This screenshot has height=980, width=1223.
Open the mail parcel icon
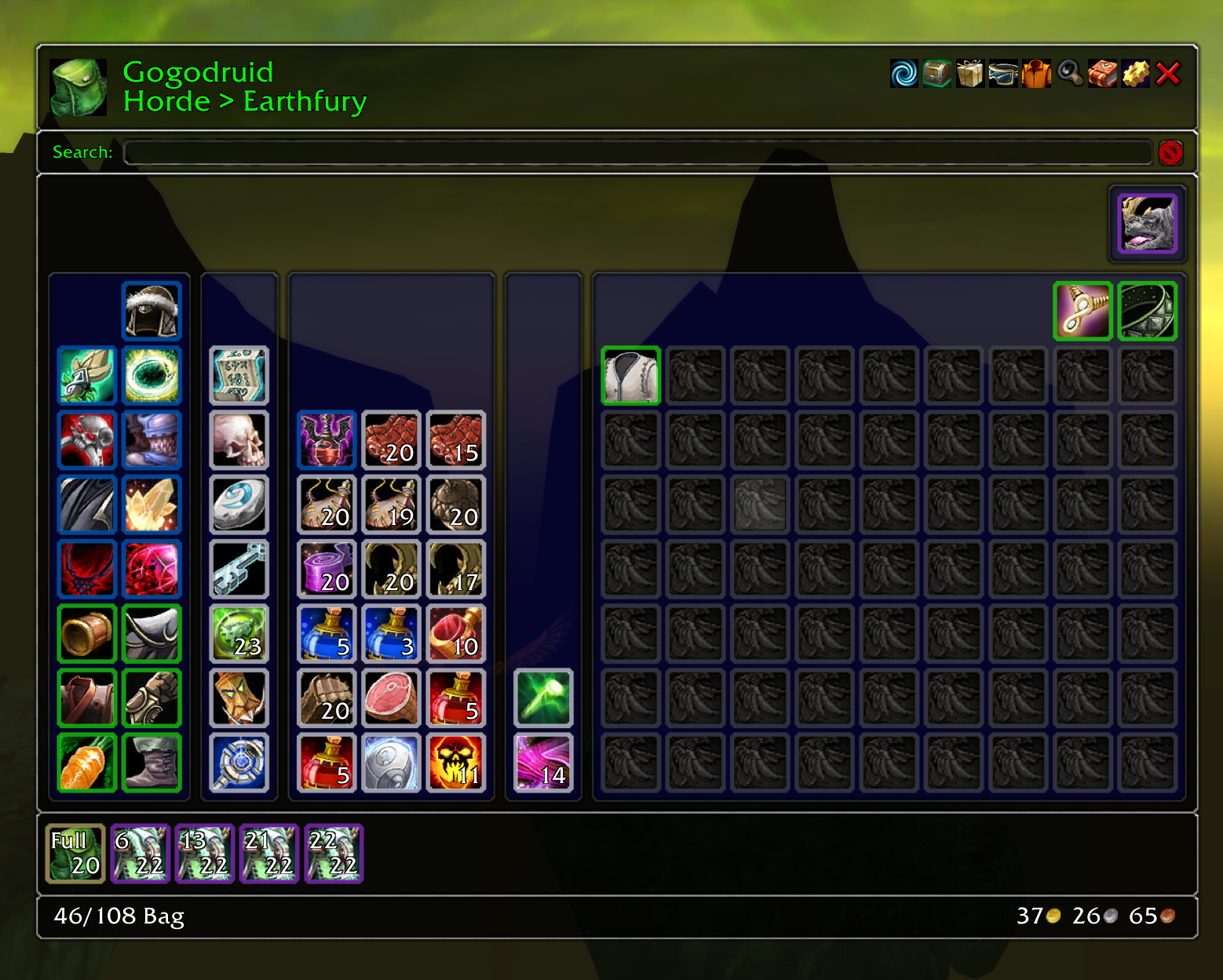coord(969,74)
